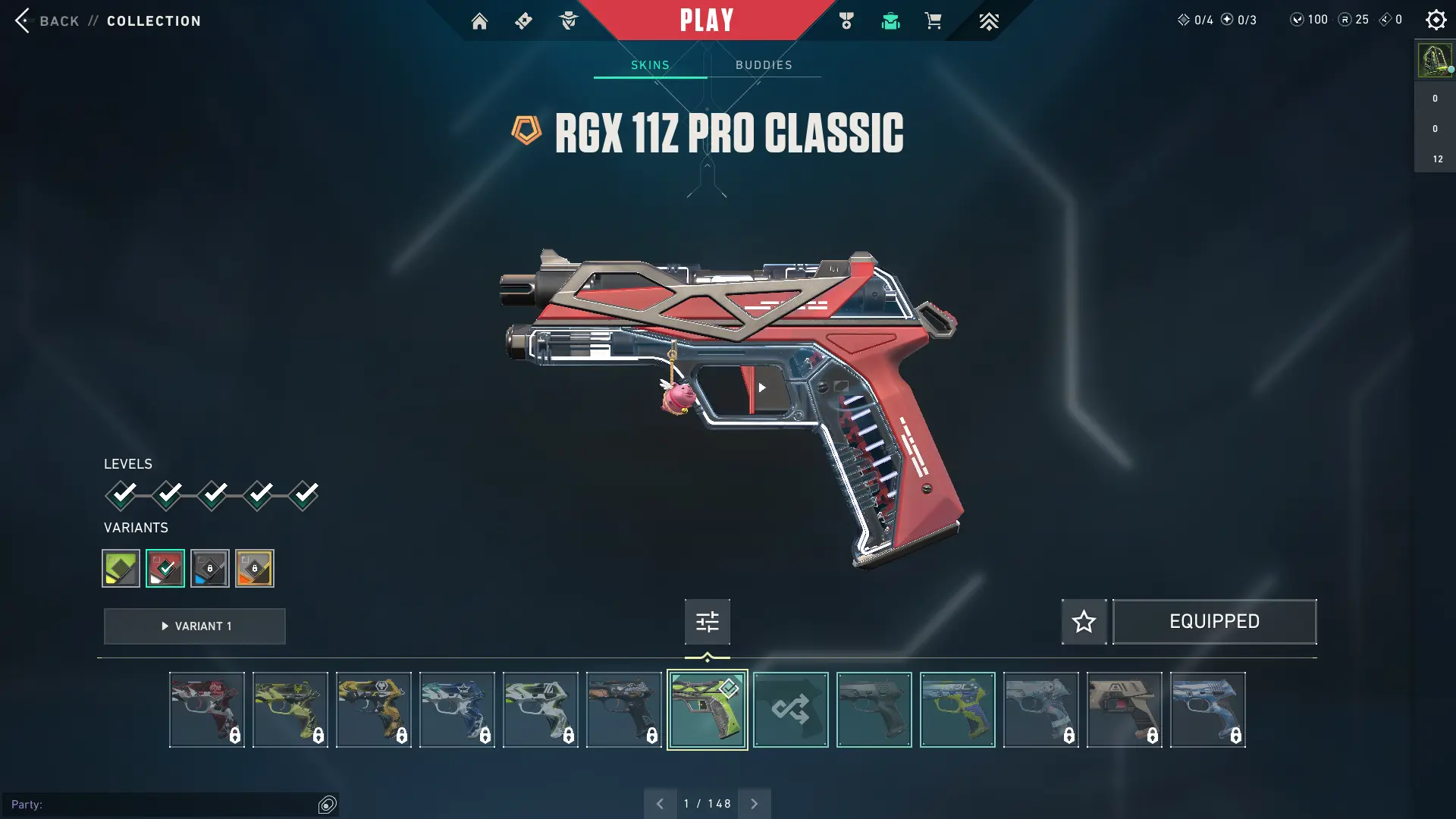The height and width of the screenshot is (819, 1456).
Task: Switch to the Buddies tab
Action: (764, 65)
